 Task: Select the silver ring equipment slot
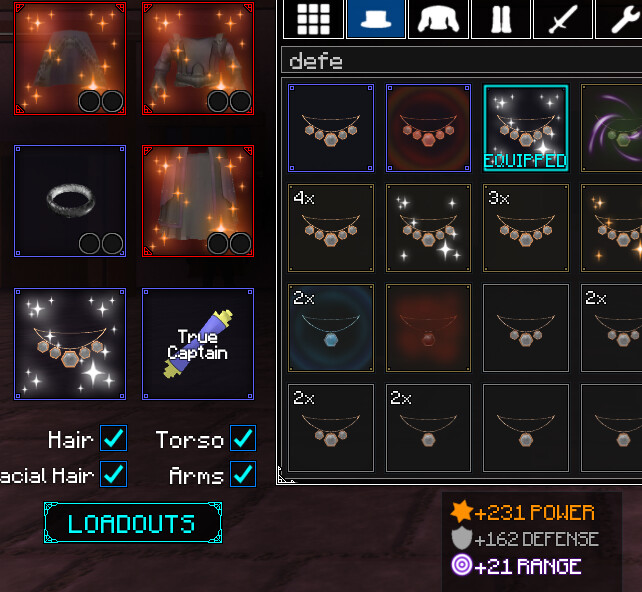point(70,201)
